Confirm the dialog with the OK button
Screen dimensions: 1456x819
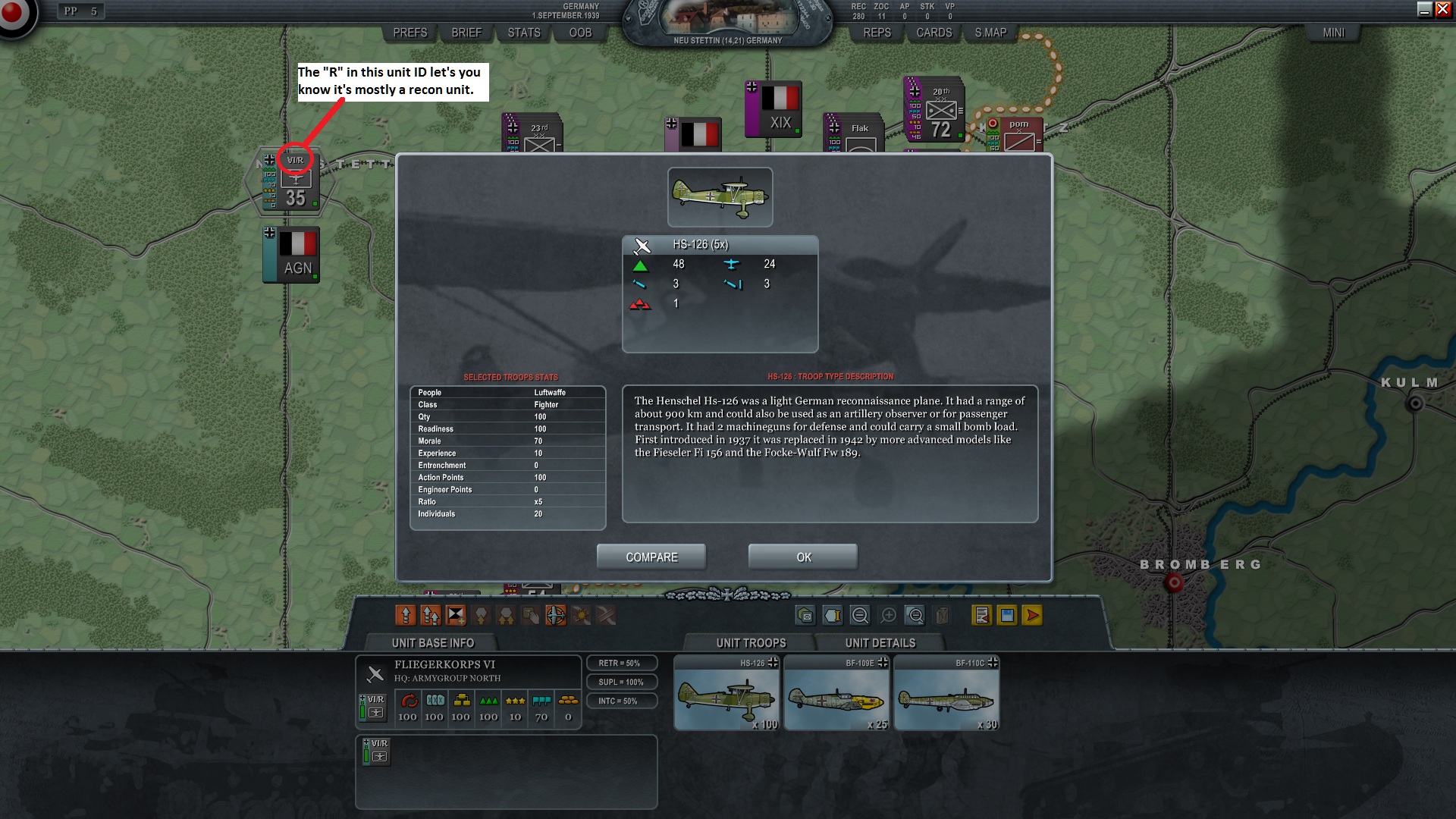point(802,557)
